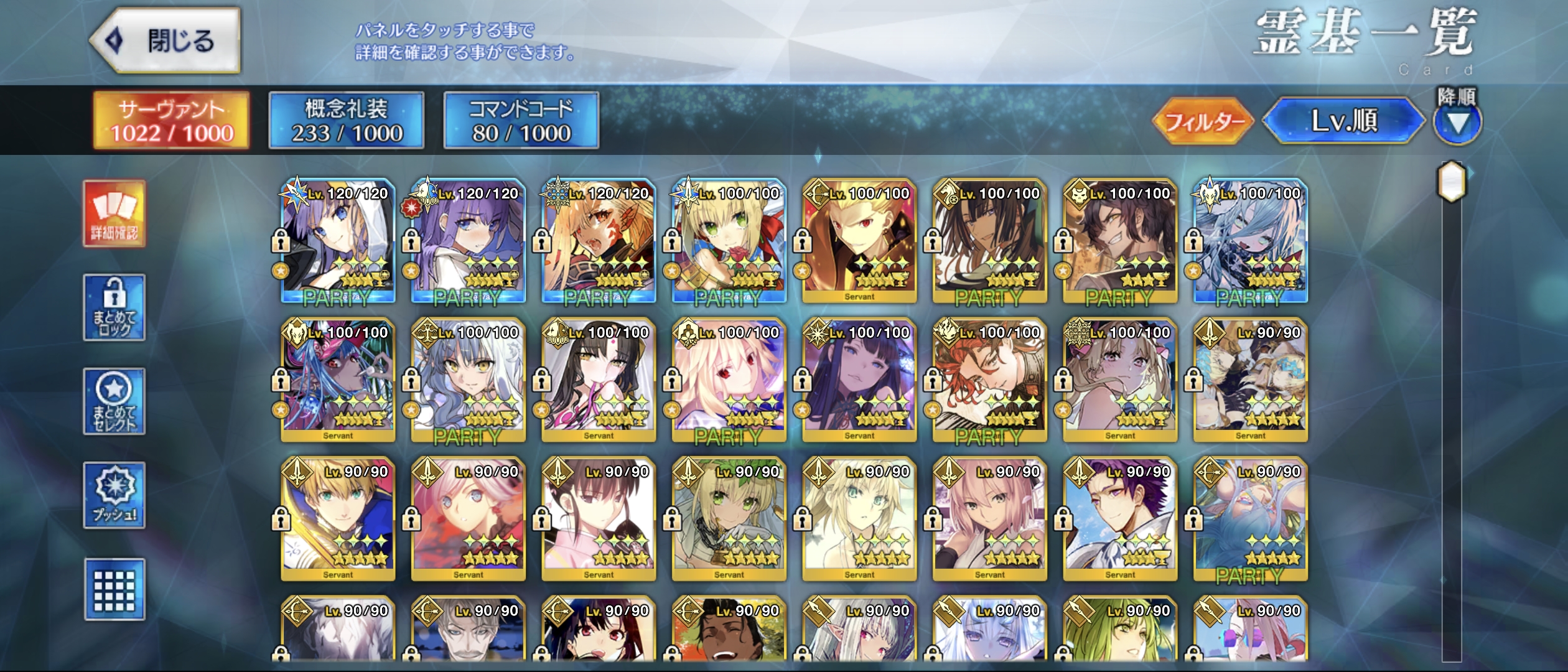The image size is (1568, 672).
Task: Choose the まとめてセレクト bulk select button
Action: coord(114,401)
